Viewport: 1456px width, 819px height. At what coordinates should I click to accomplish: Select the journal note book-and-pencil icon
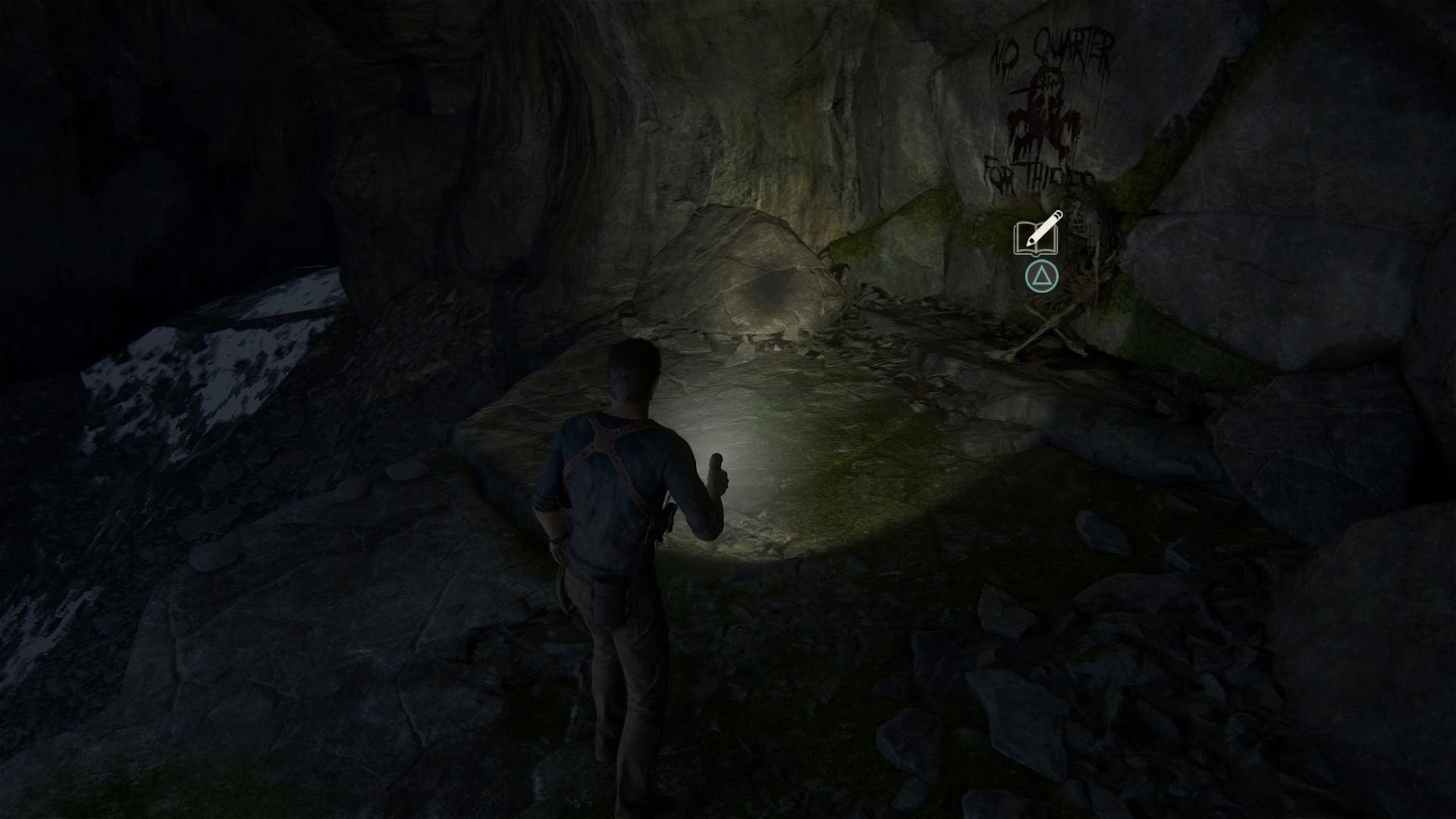point(1038,234)
